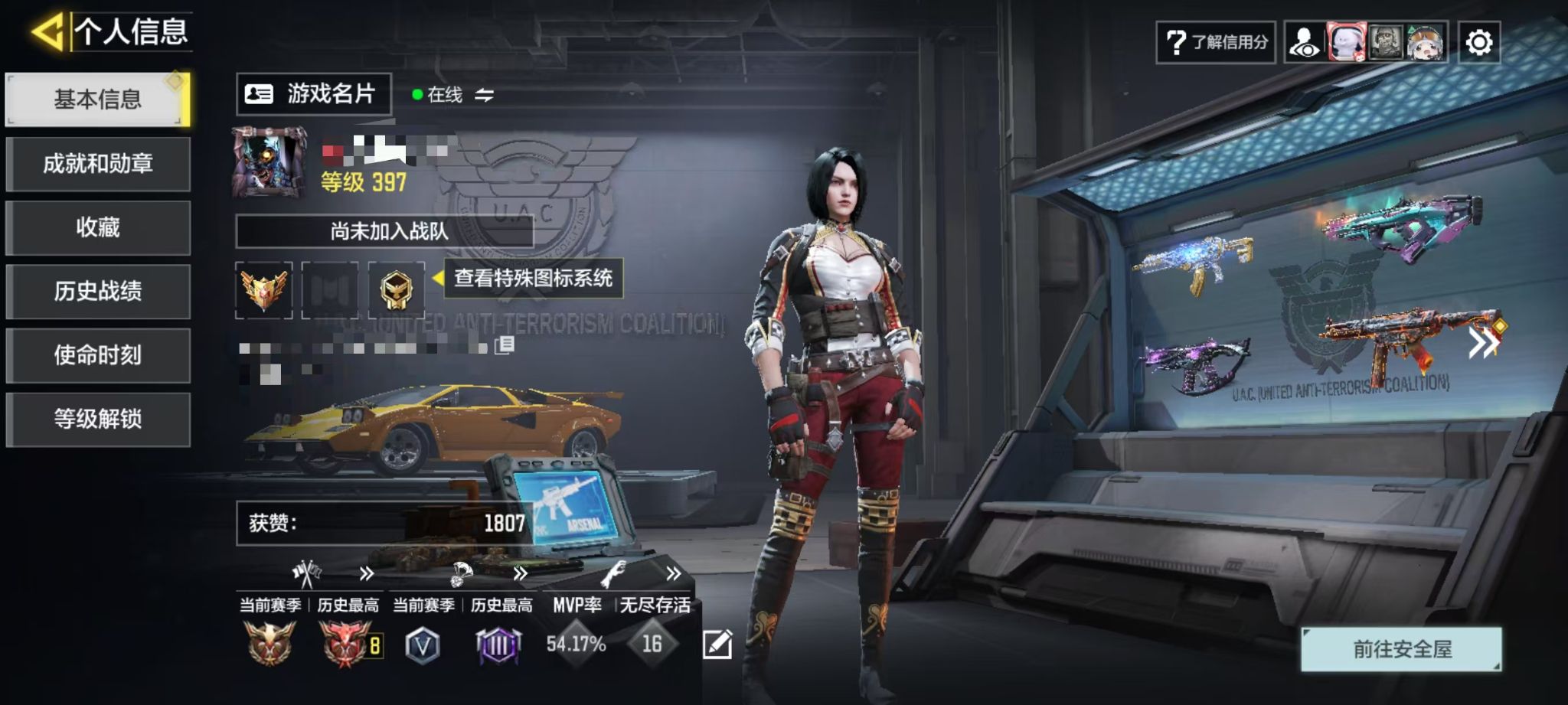Go back using the yellow arrow
The image size is (1568, 705).
(47, 32)
